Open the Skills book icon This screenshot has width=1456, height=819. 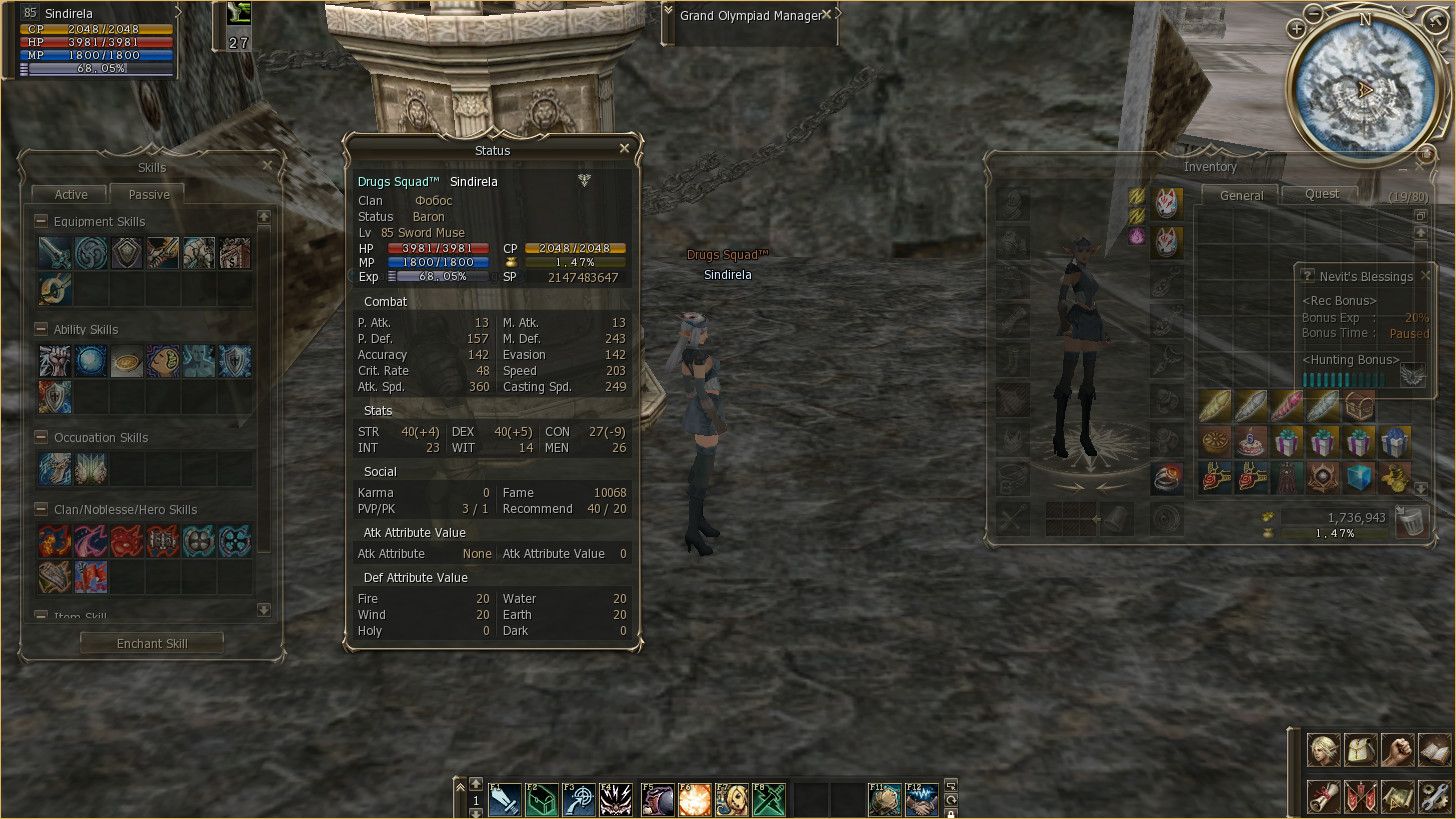(1432, 749)
